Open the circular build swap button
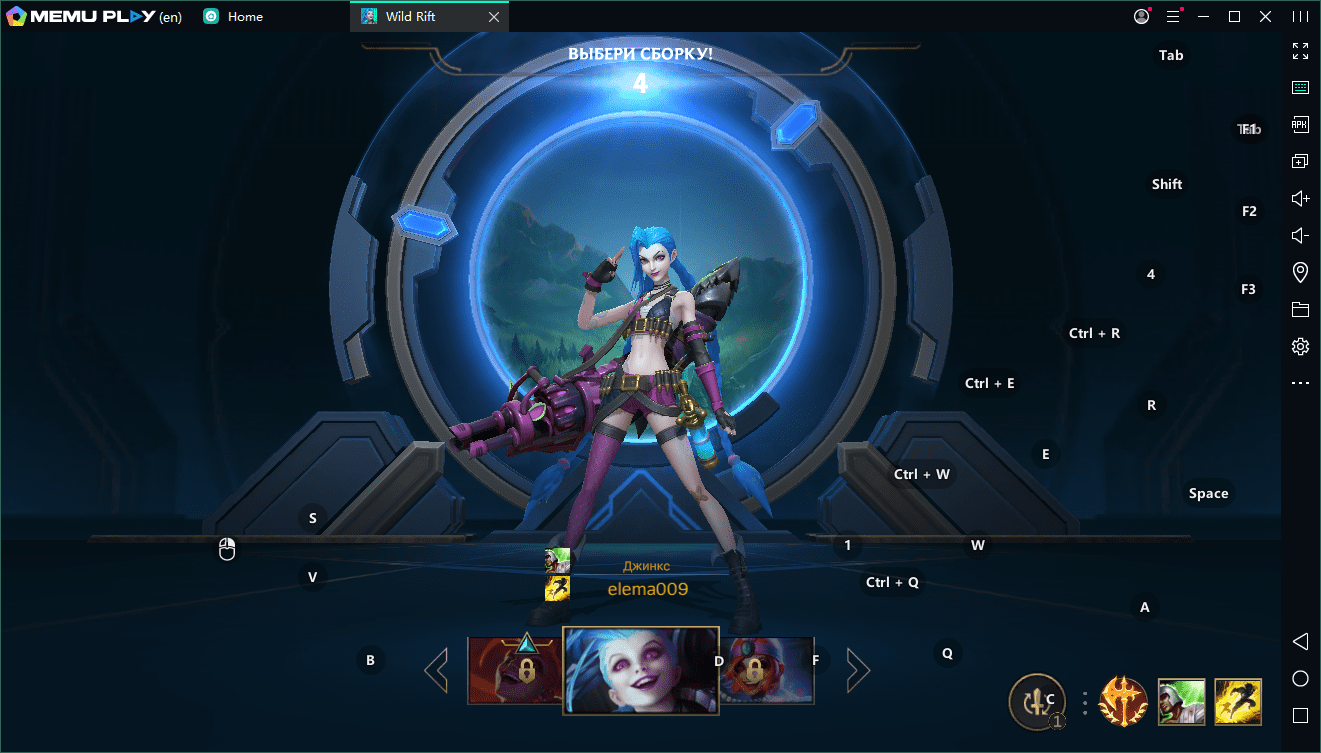Viewport: 1321px width, 753px height. pyautogui.click(x=1038, y=700)
